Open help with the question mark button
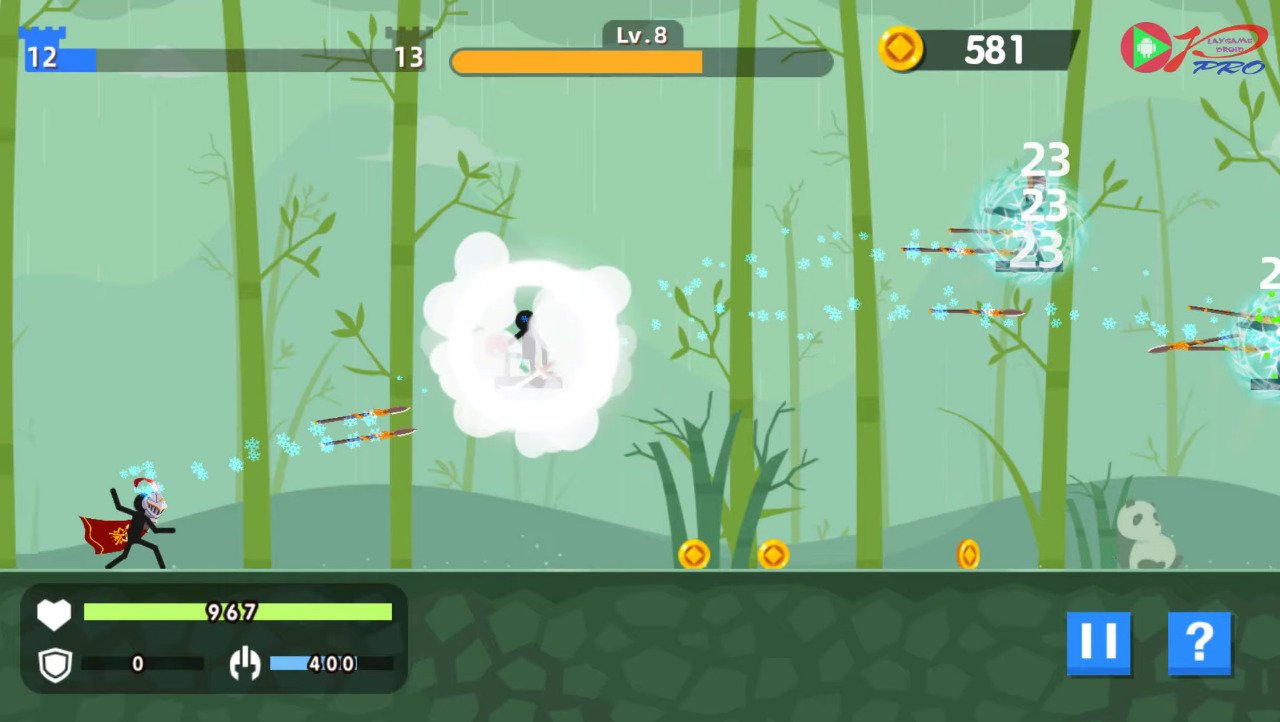The image size is (1280, 722). tap(1199, 642)
